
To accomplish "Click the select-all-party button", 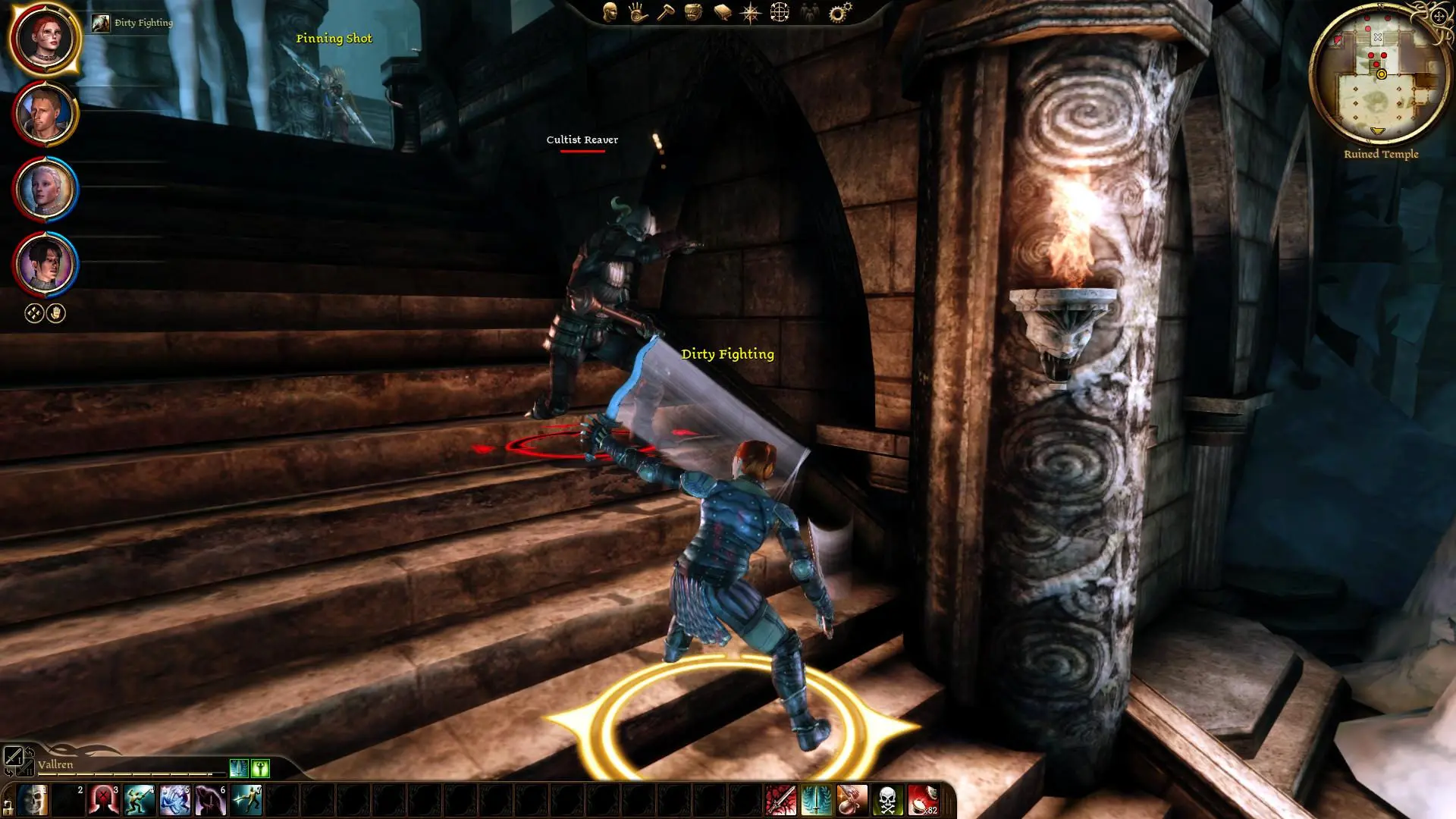I will [34, 313].
